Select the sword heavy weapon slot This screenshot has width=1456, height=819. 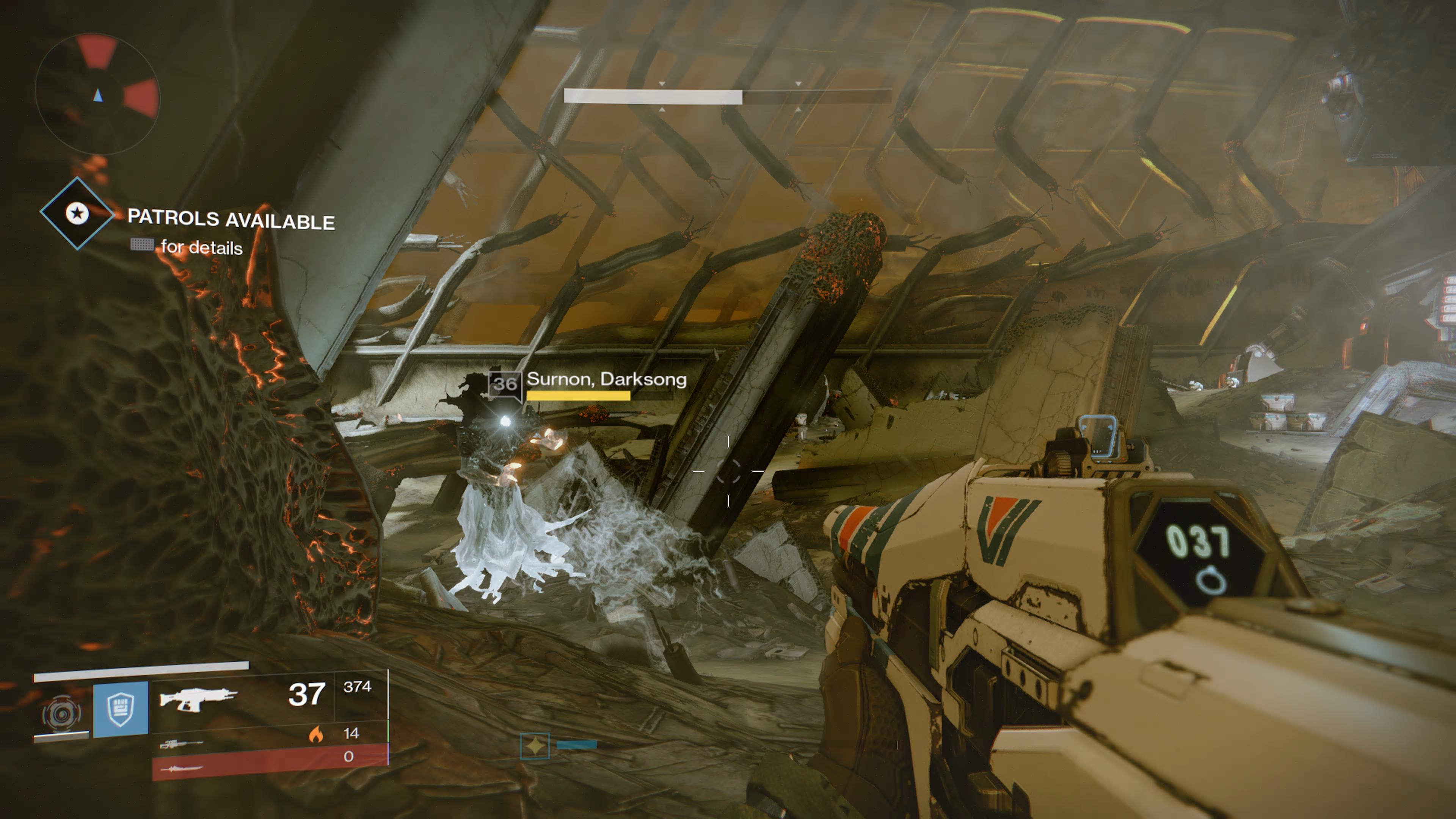point(181,768)
